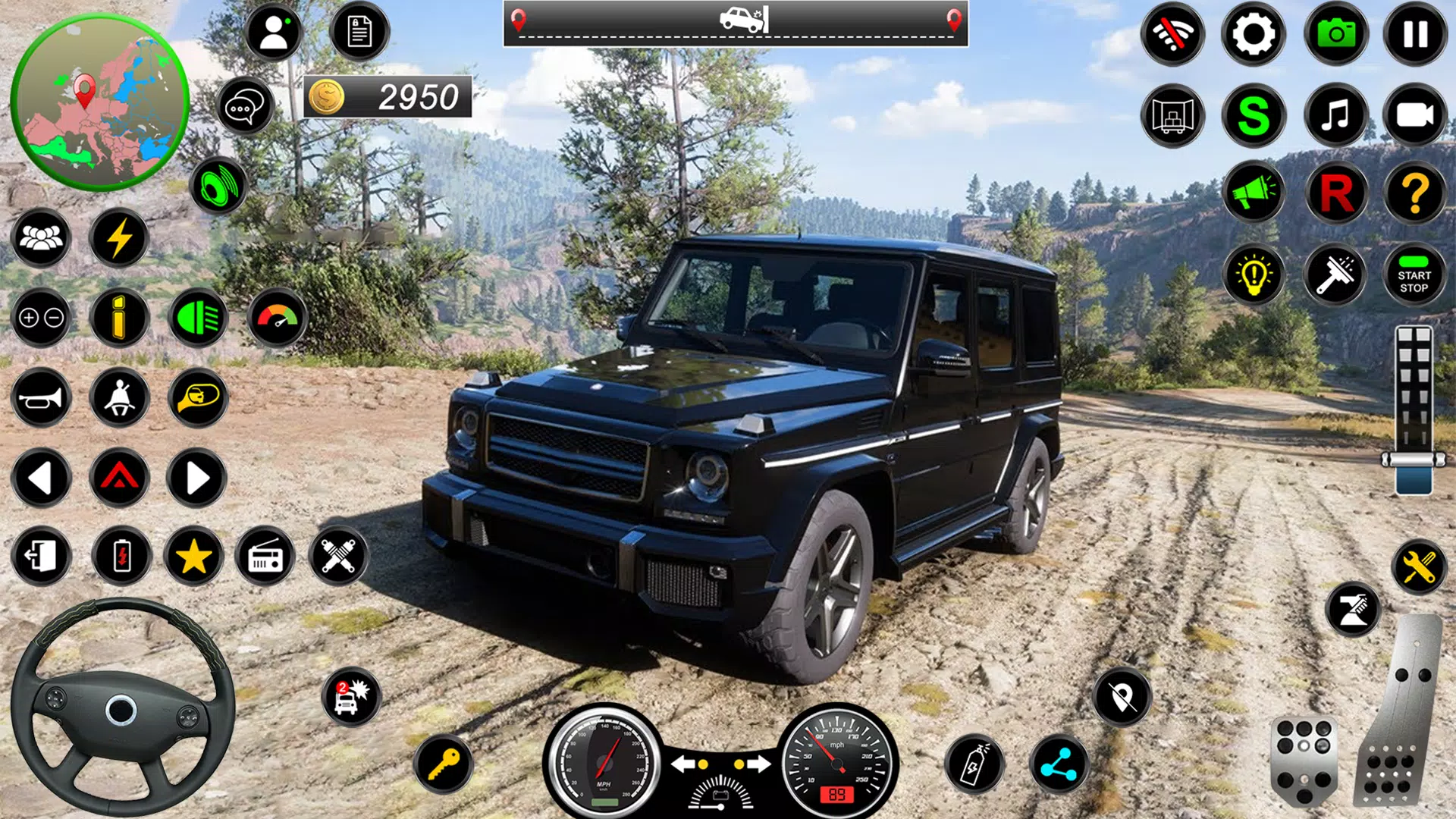Fasten the seatbelt icon
The height and width of the screenshot is (819, 1456).
click(119, 398)
